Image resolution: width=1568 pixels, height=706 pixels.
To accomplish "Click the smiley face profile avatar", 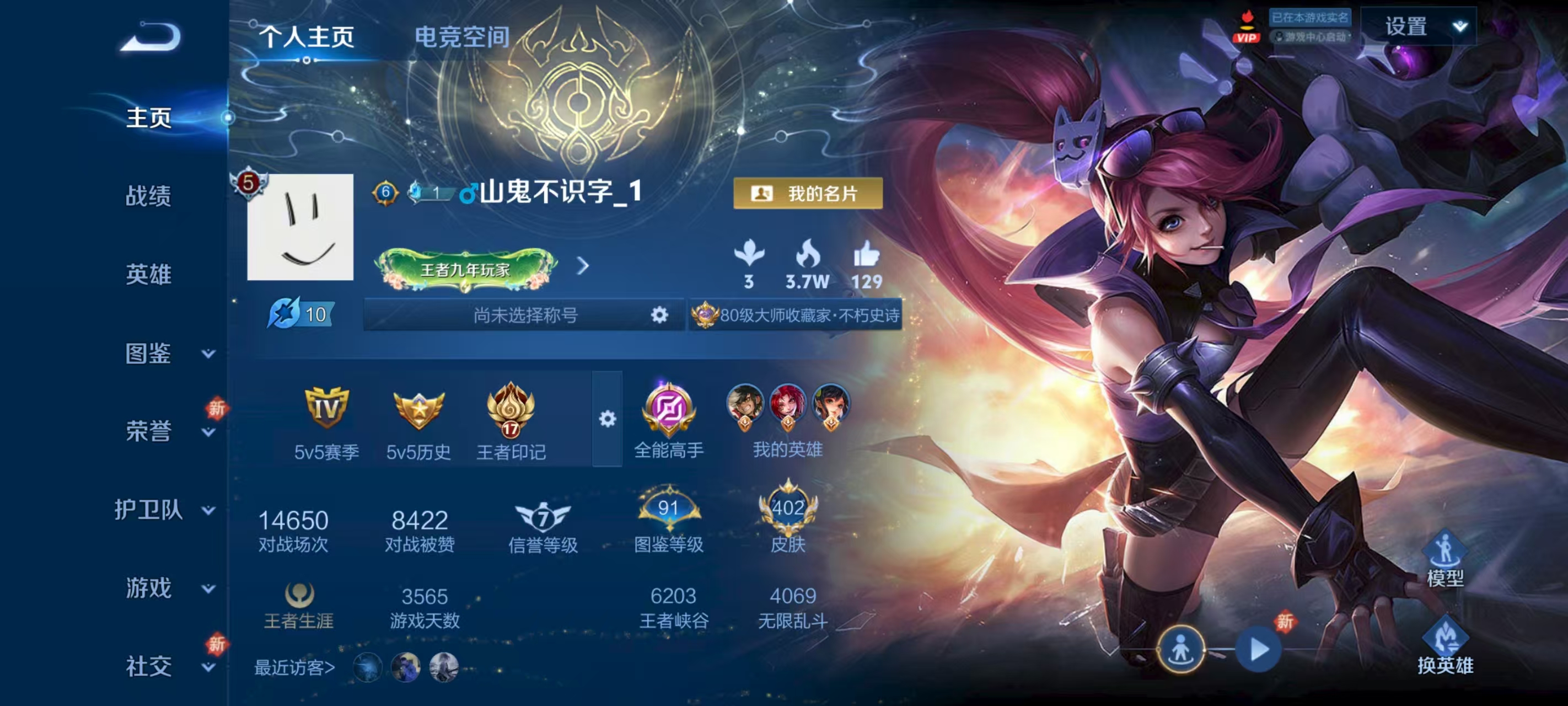I will tap(300, 227).
